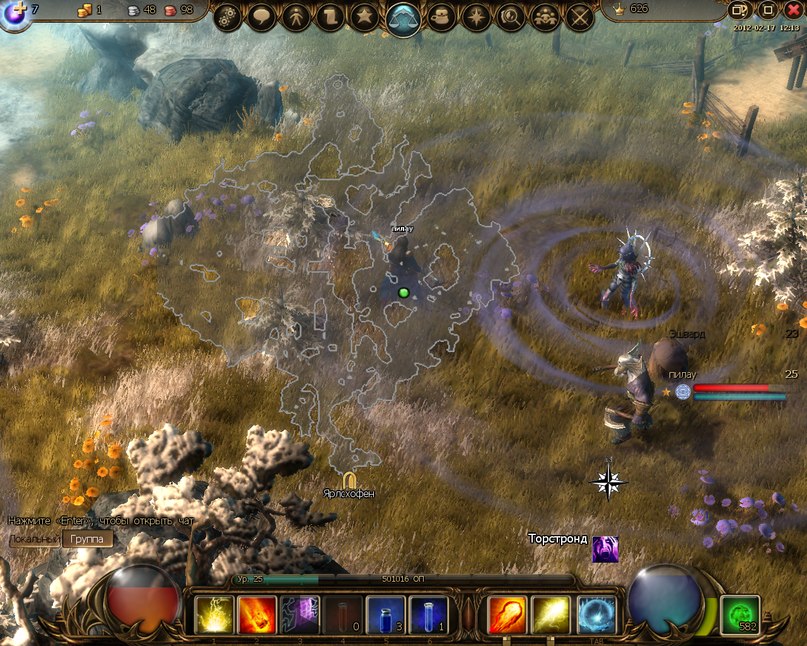
Task: Open the crossed swords PvP menu
Action: (x=580, y=17)
